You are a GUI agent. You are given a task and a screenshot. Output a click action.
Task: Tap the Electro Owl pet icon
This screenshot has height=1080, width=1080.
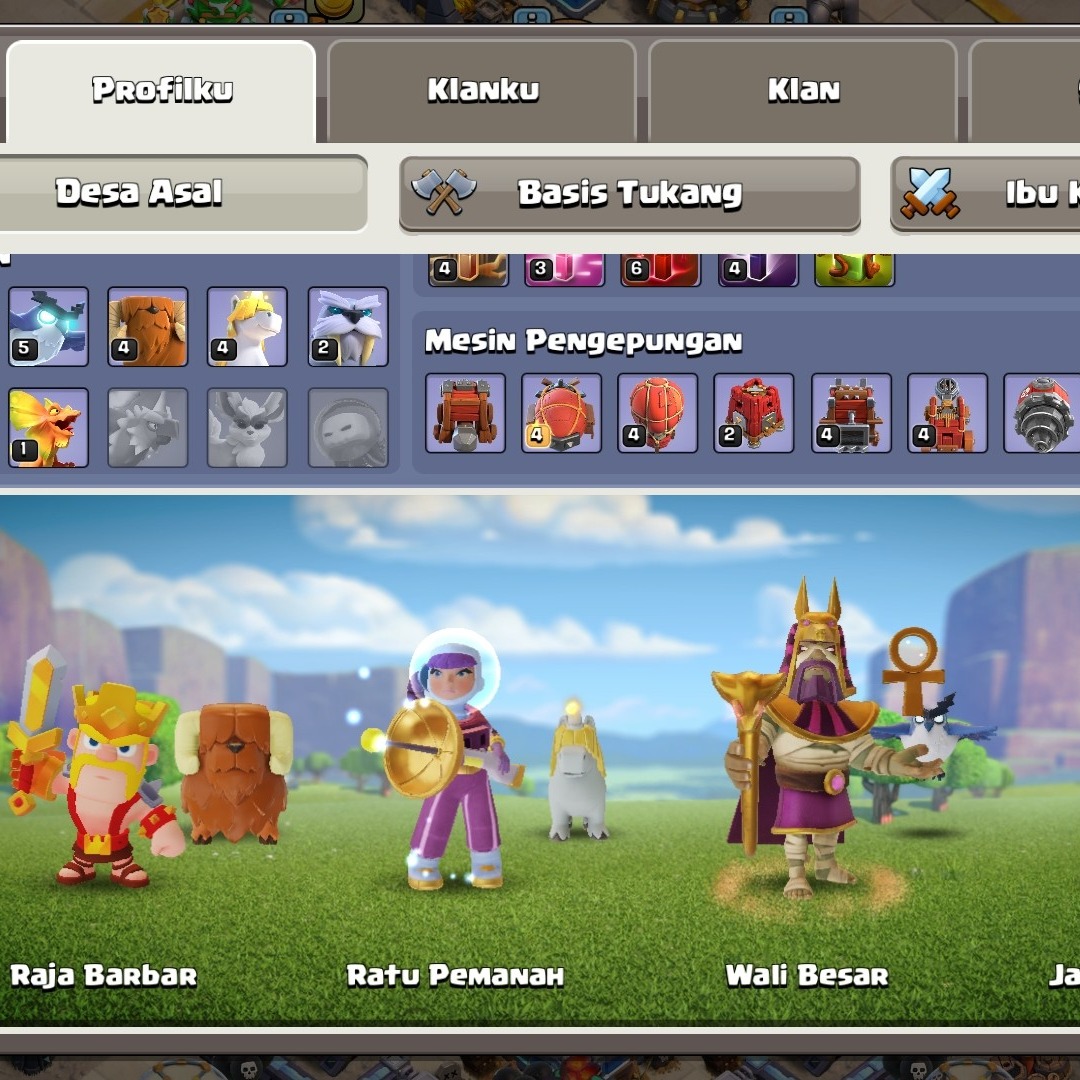[48, 327]
